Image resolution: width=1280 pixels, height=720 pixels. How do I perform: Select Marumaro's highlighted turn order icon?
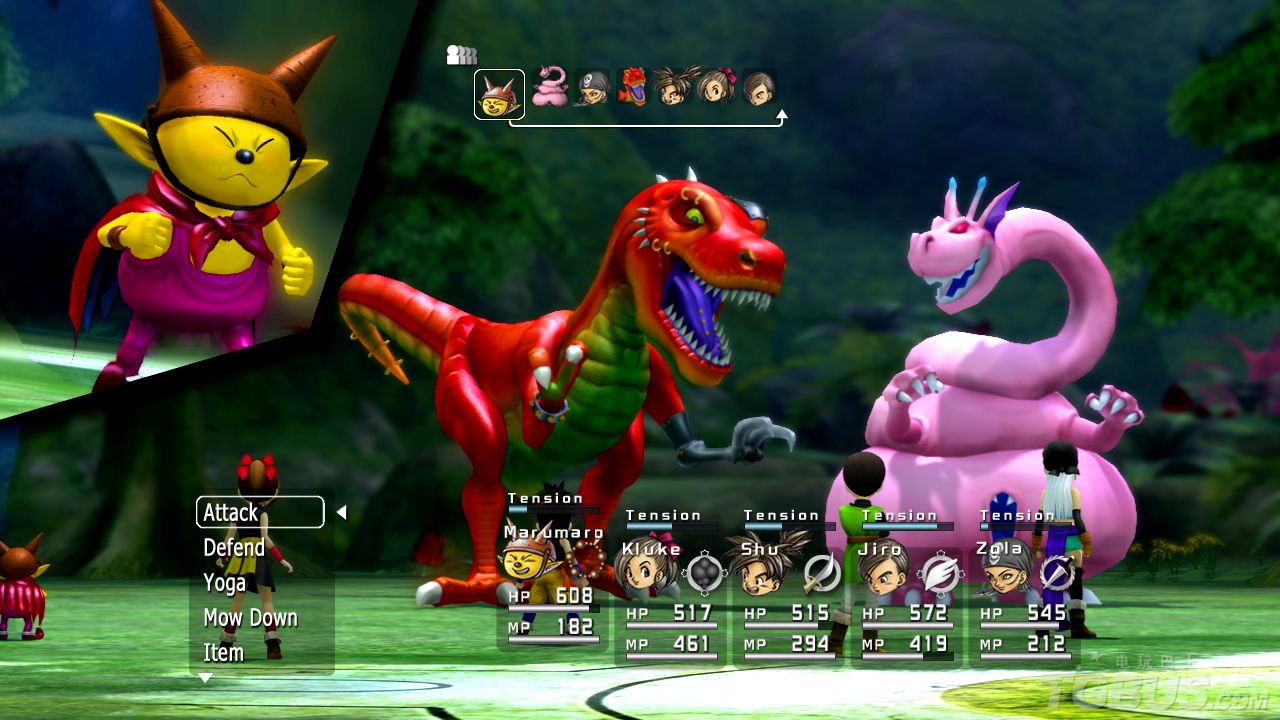click(x=499, y=94)
